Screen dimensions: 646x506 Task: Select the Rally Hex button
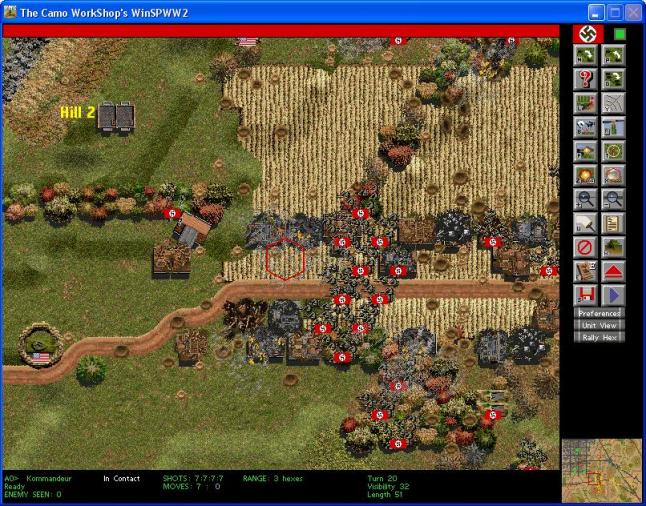[598, 337]
